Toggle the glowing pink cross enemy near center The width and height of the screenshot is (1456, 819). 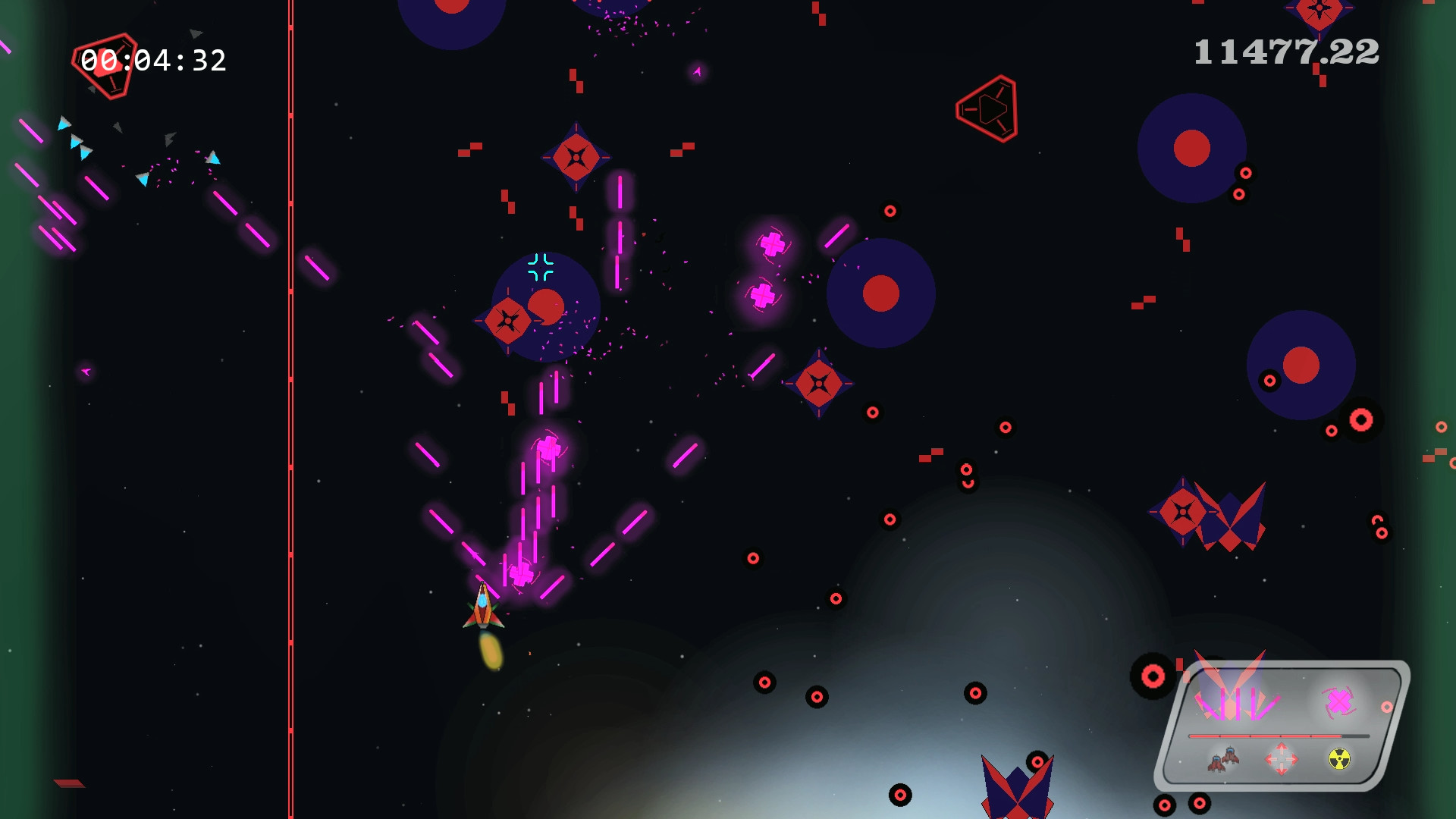(772, 244)
